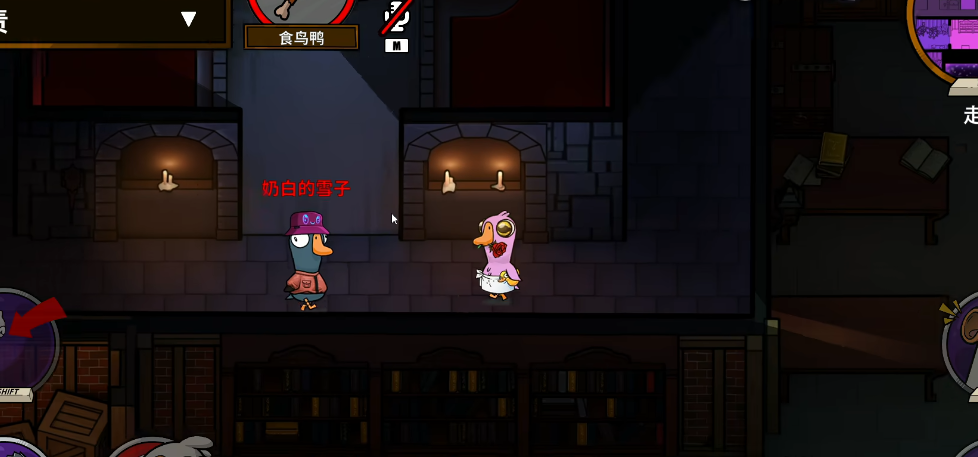The height and width of the screenshot is (457, 978).
Task: Expand the task list dropdown arrow
Action: [189, 18]
